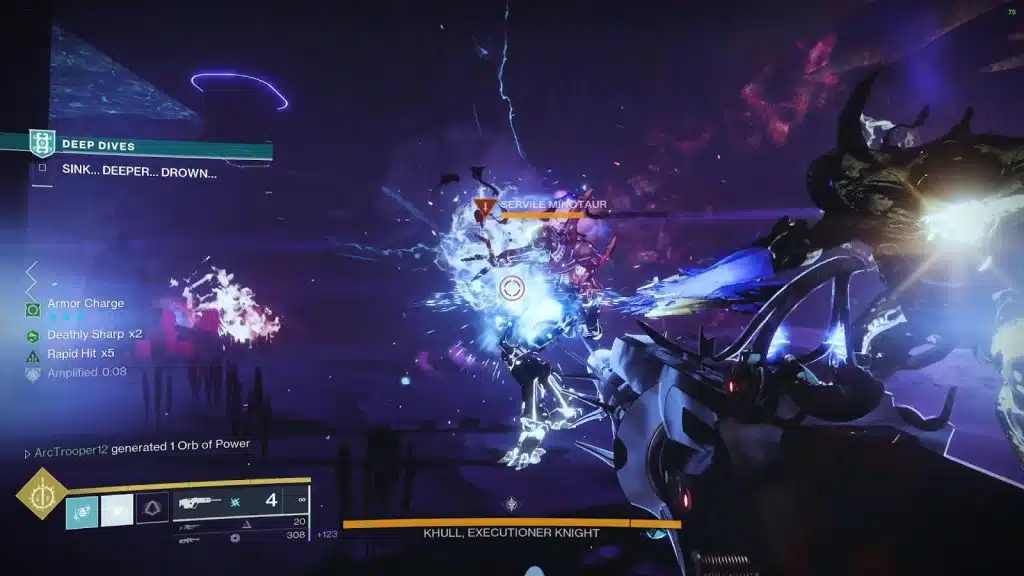Screen dimensions: 1024x576
Task: Select the white melee ability slot
Action: click(117, 511)
